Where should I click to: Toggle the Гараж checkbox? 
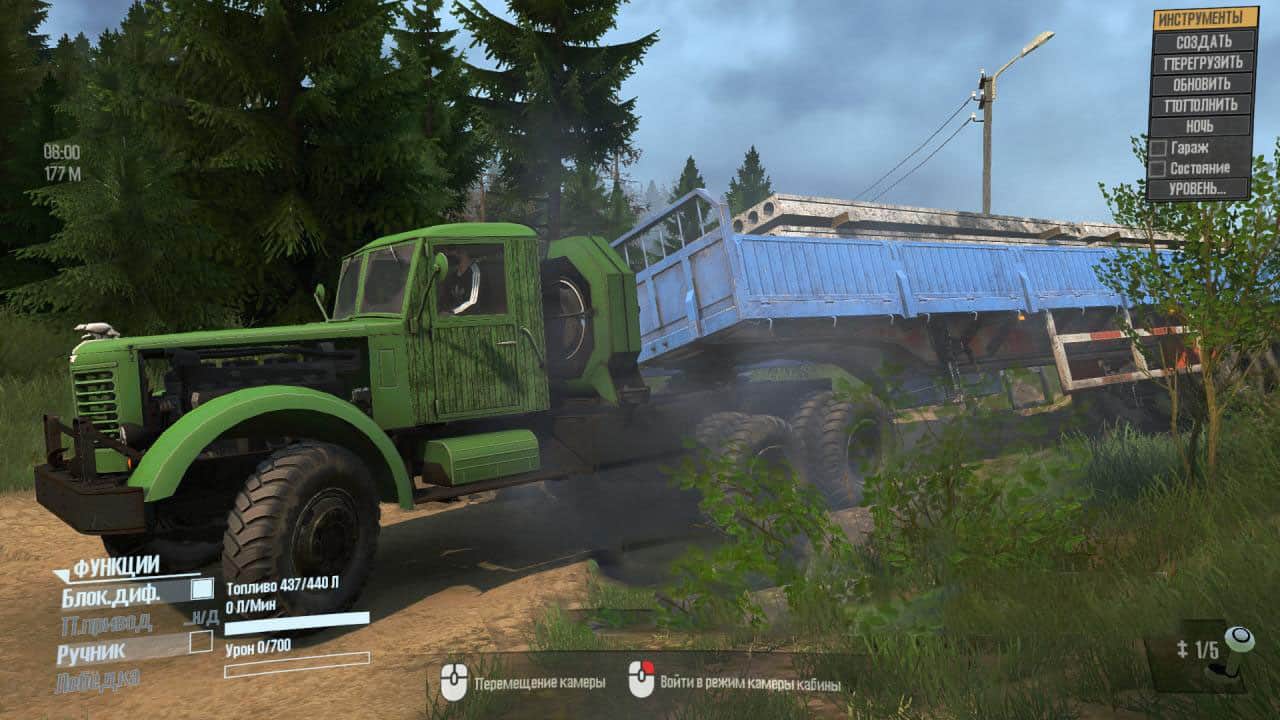pyautogui.click(x=1157, y=147)
